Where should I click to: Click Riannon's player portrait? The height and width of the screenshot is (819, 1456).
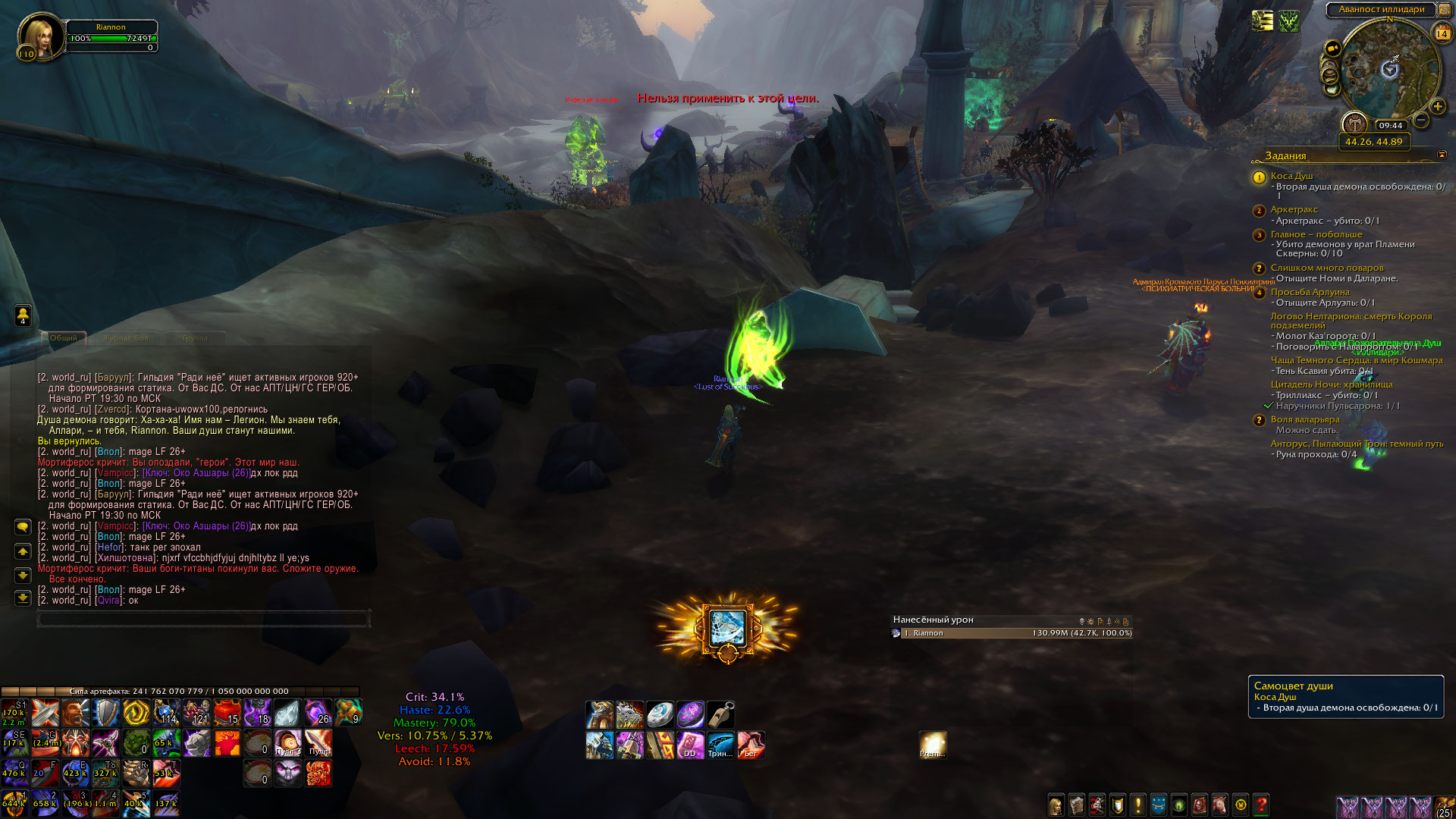(39, 35)
